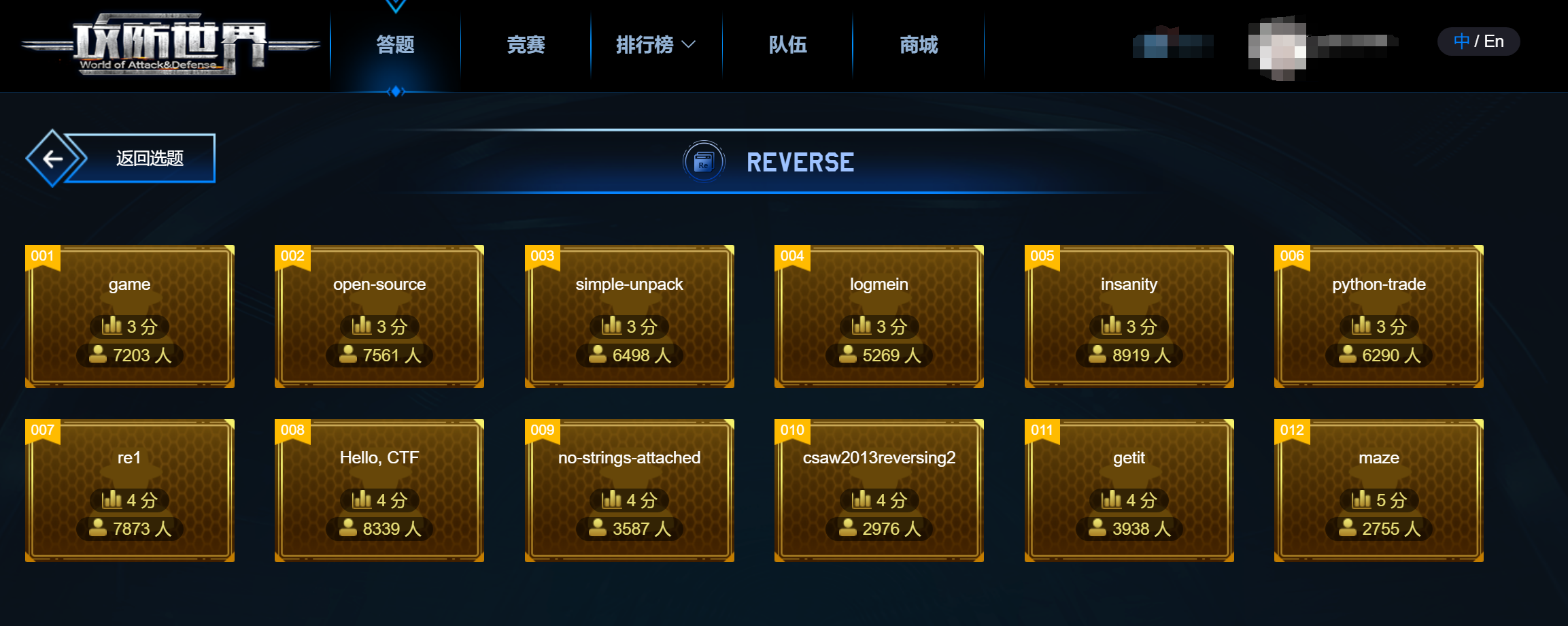Select 中 to keep Chinese language
The width and height of the screenshot is (1568, 626).
[x=1461, y=41]
